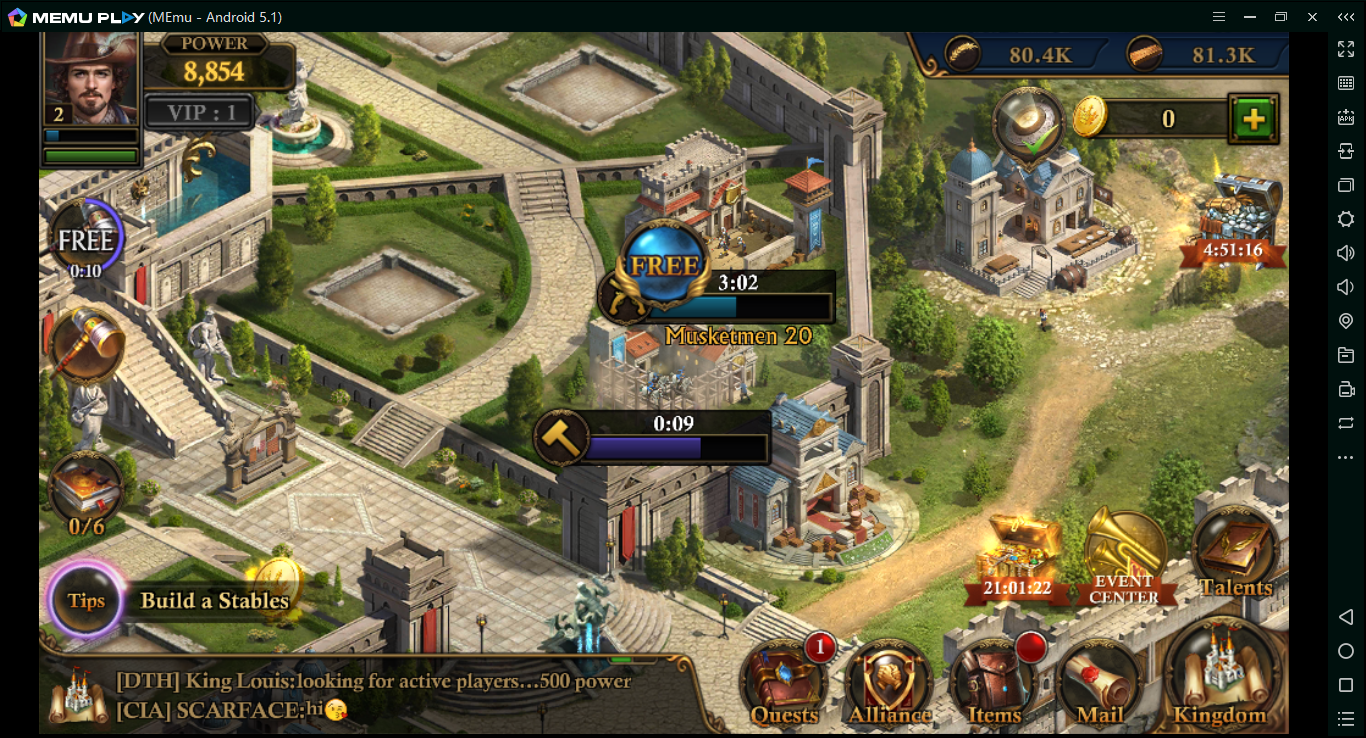This screenshot has height=738, width=1366.
Task: Open the gold chest with 21:01:22 timer
Action: coord(1017,557)
